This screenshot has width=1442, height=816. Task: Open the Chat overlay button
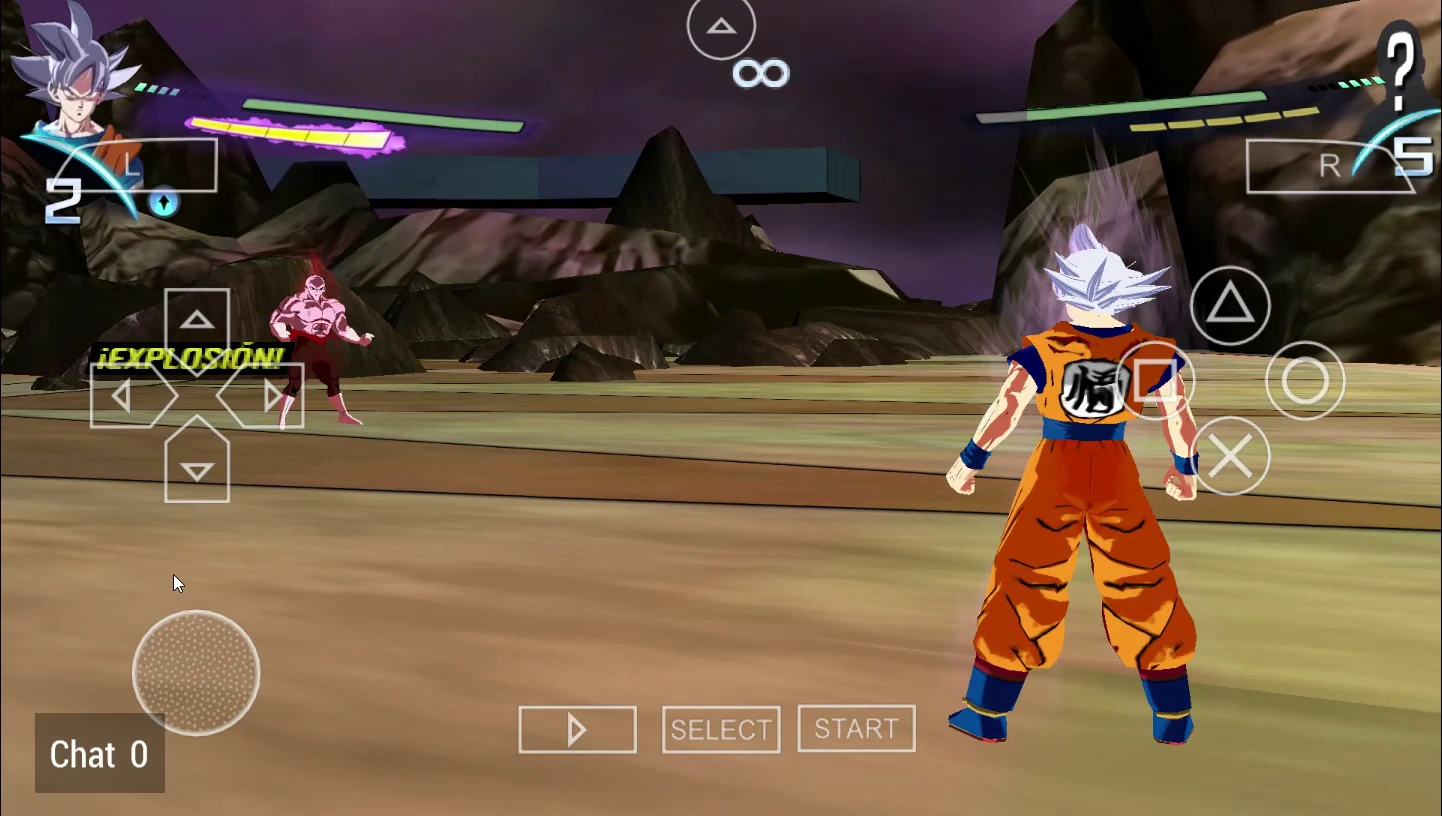[x=99, y=754]
